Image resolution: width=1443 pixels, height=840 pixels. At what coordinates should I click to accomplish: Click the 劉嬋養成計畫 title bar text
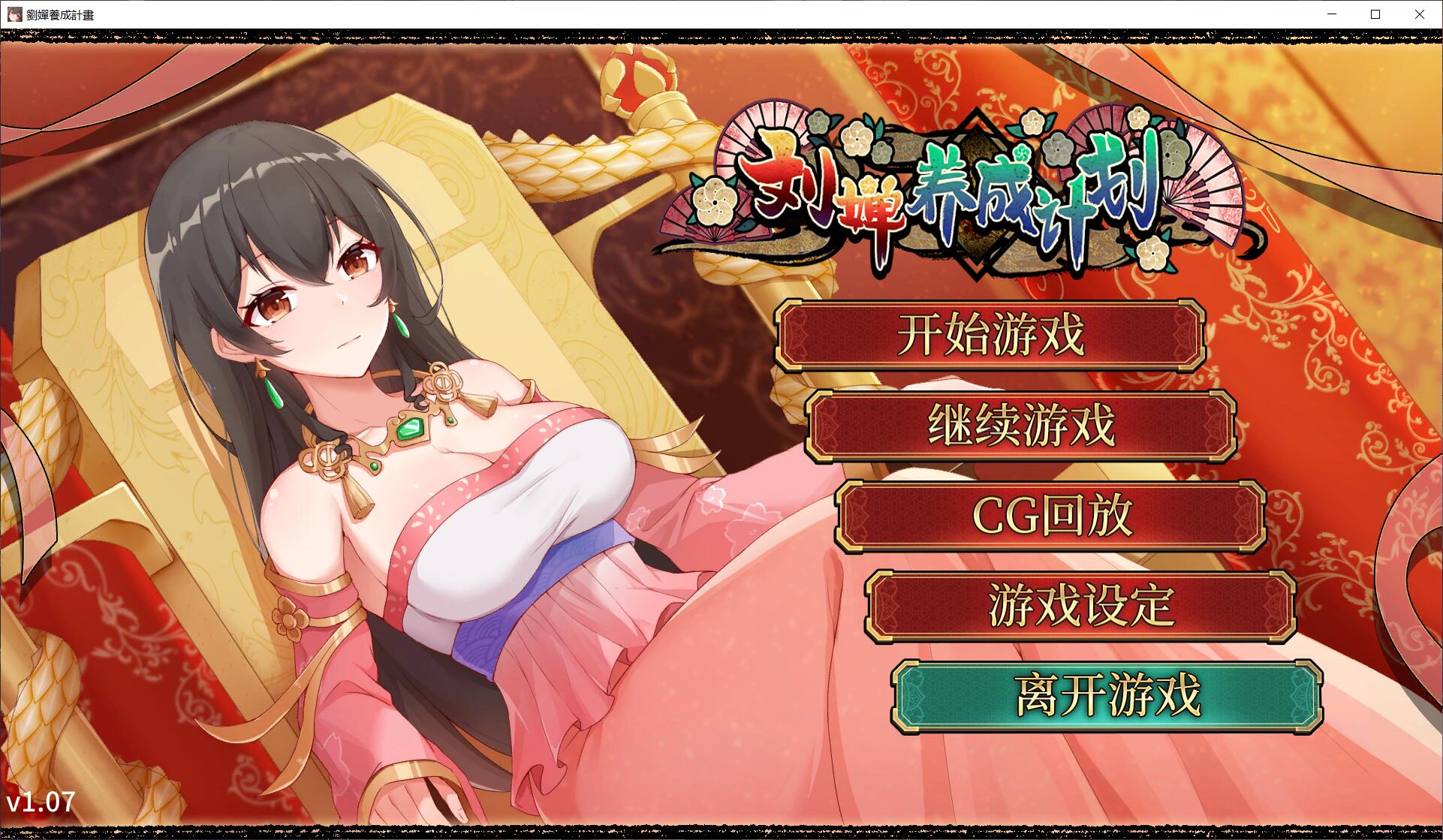coord(60,14)
